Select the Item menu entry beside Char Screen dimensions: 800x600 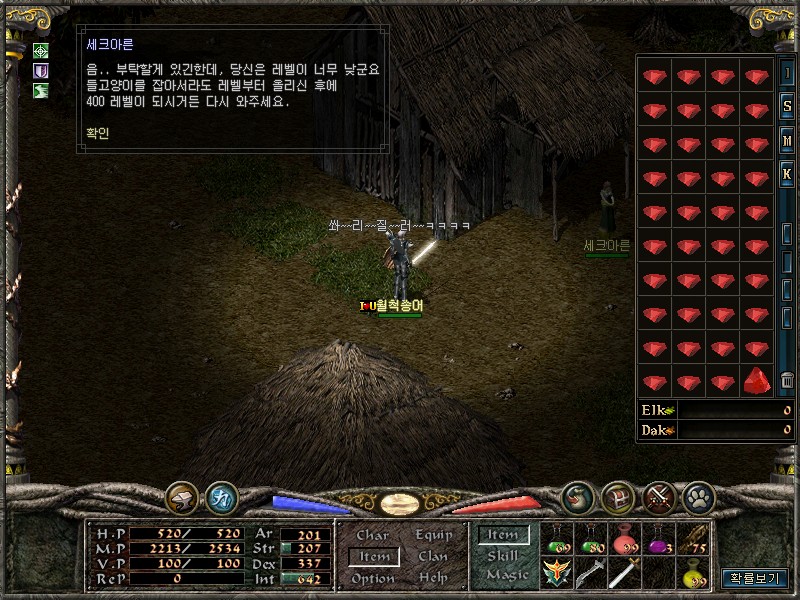tap(374, 557)
